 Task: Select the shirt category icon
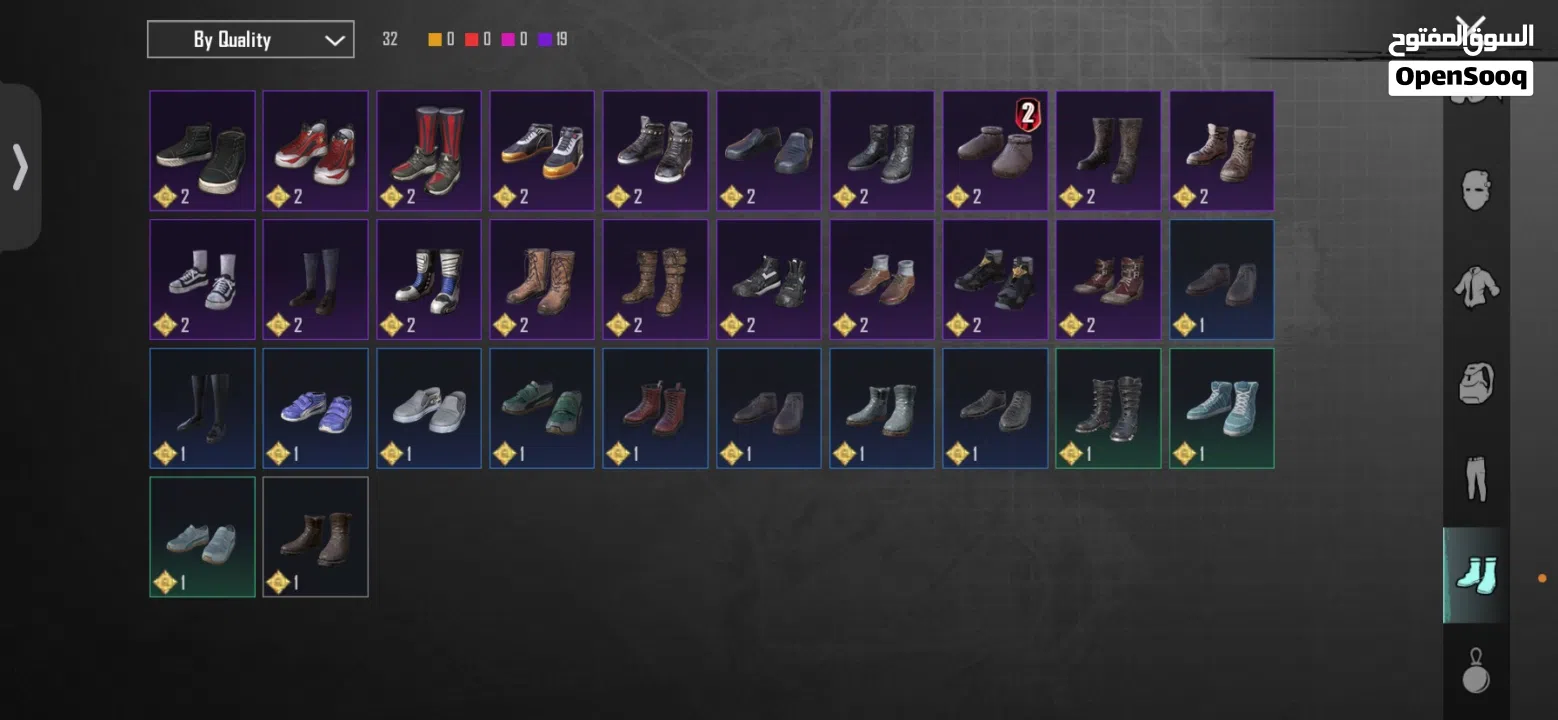pyautogui.click(x=1476, y=290)
